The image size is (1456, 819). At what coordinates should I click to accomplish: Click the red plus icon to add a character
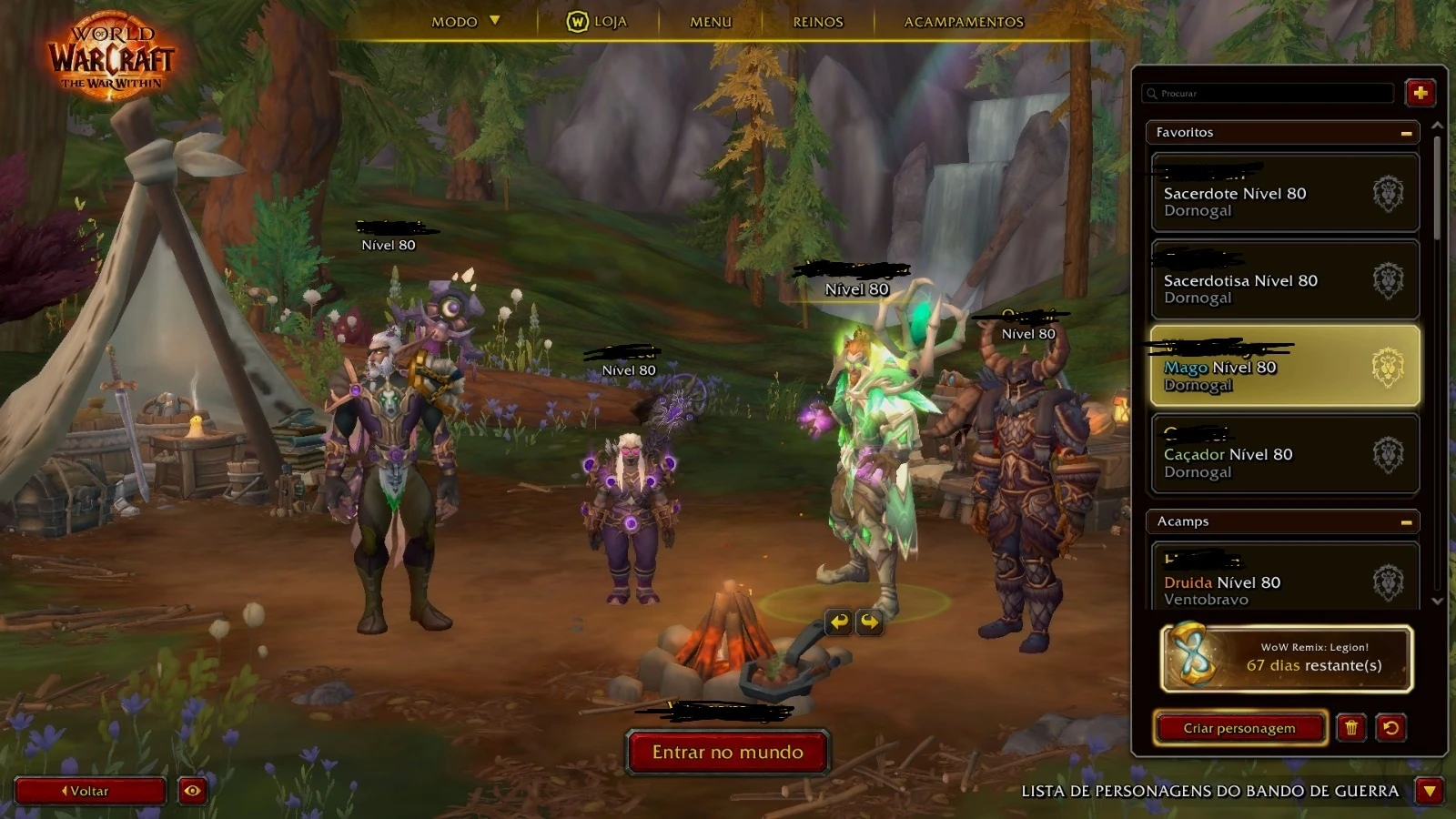pos(1421,93)
